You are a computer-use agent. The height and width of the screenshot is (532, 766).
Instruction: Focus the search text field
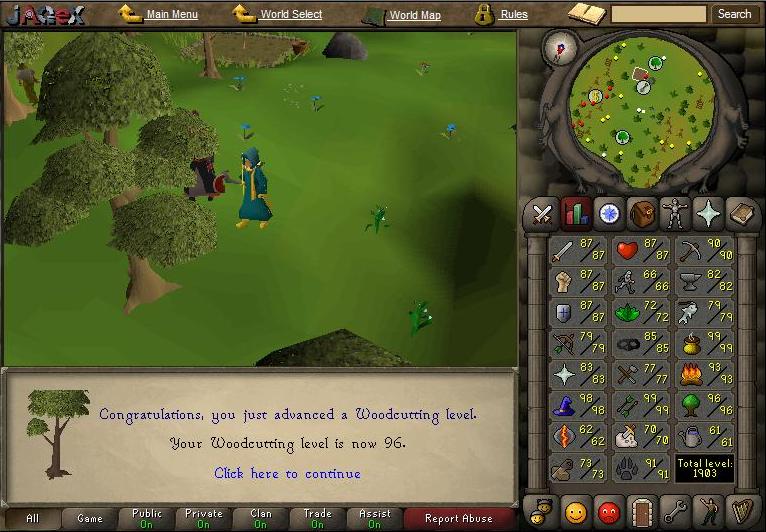click(x=658, y=14)
